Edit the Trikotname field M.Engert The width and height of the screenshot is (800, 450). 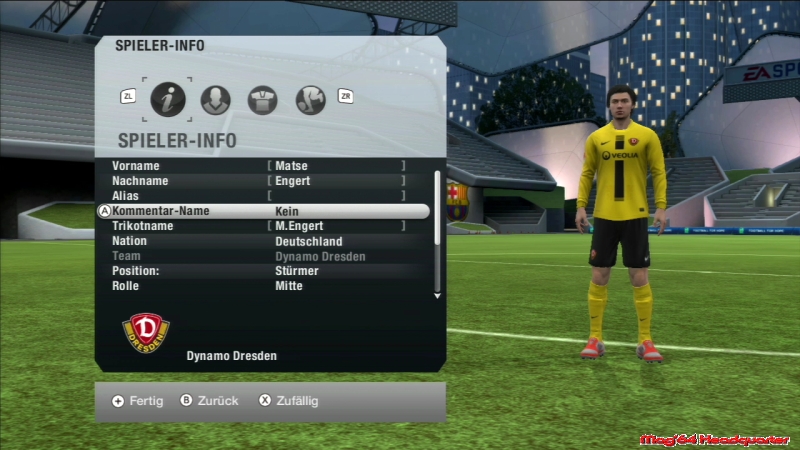coord(335,227)
